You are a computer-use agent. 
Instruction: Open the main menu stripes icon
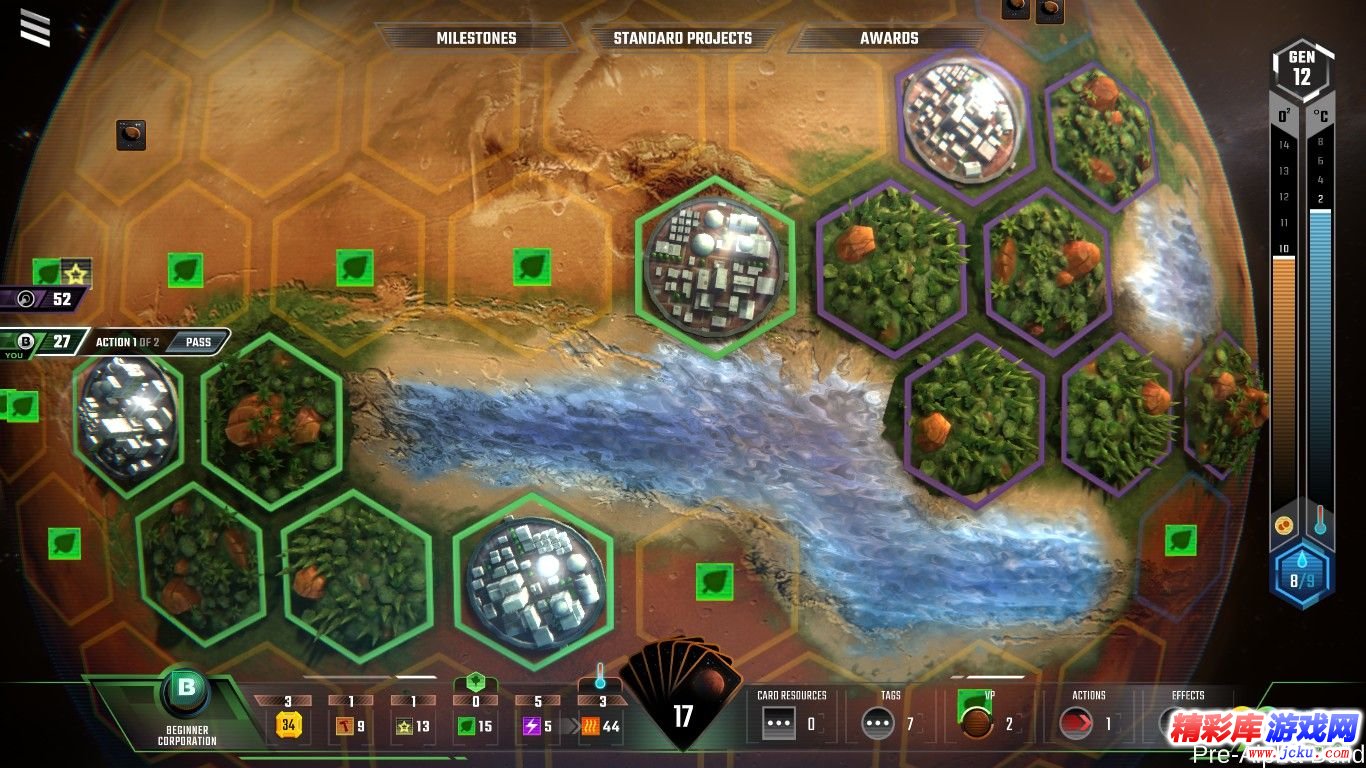click(35, 28)
